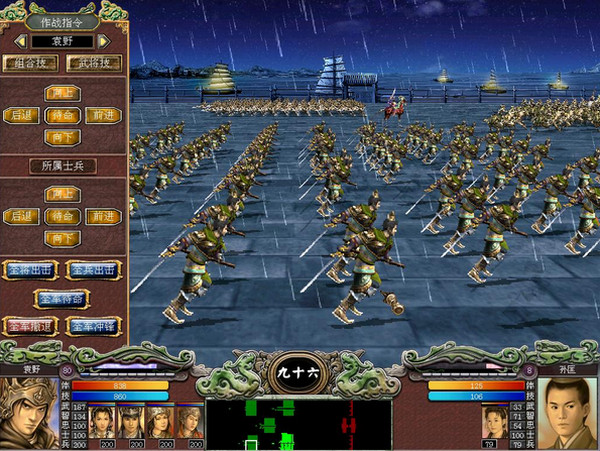
Task: Open the 武将技 general skill button
Action: [94, 63]
